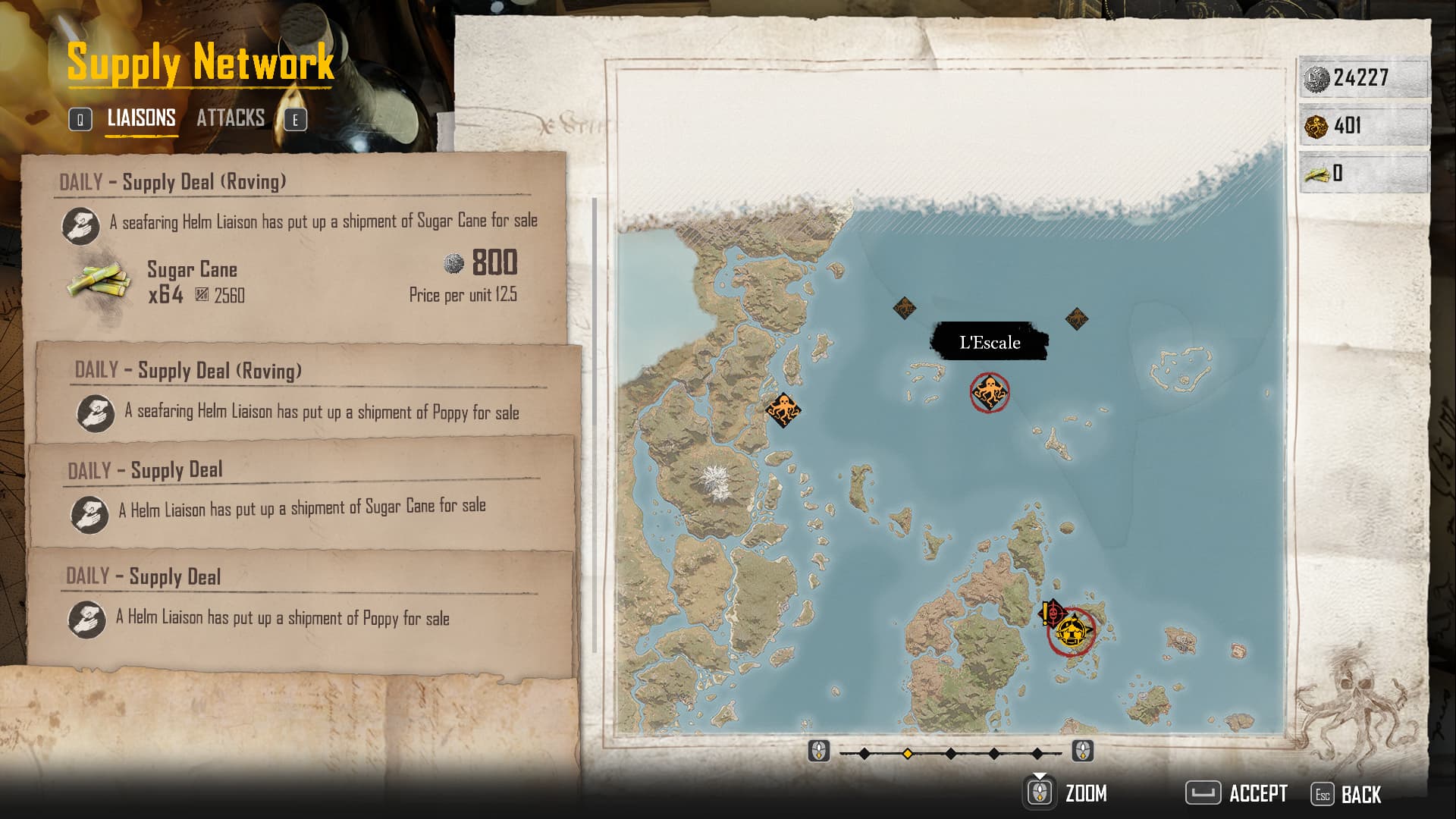Go back from the Supply Network
Screen dimensions: 1456x819
click(x=1347, y=795)
